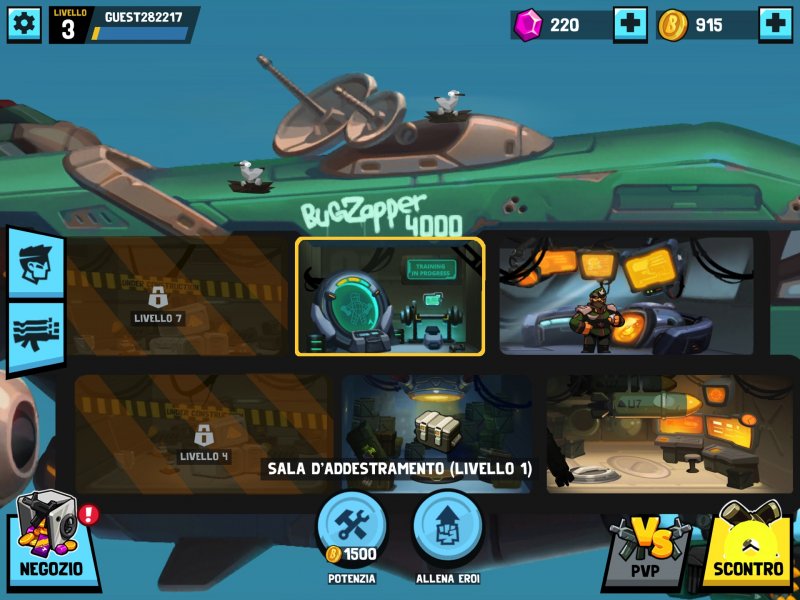Buy more gold coins with plus button

(776, 24)
